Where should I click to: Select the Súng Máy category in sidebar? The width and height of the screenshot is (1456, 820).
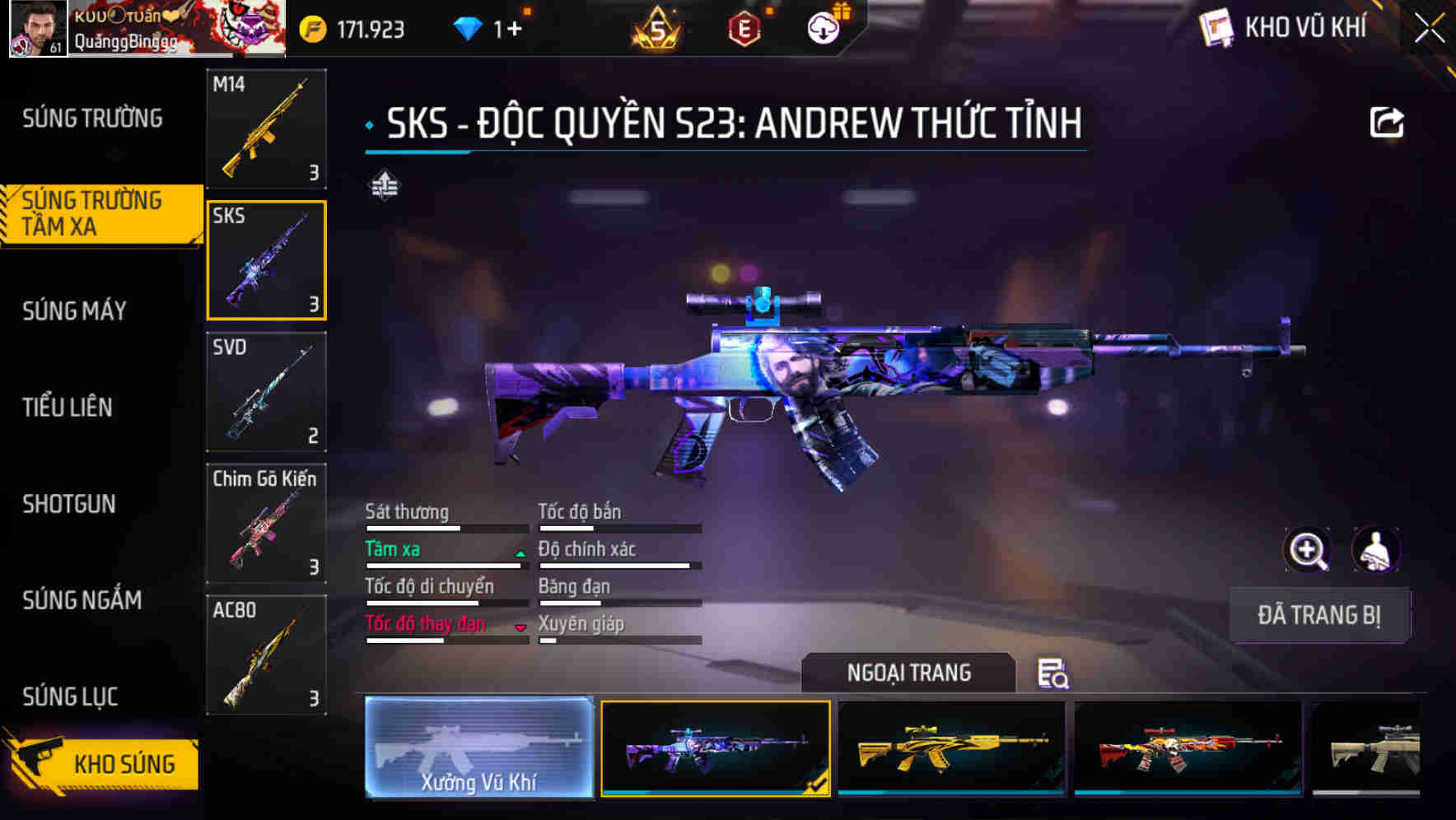click(x=74, y=311)
